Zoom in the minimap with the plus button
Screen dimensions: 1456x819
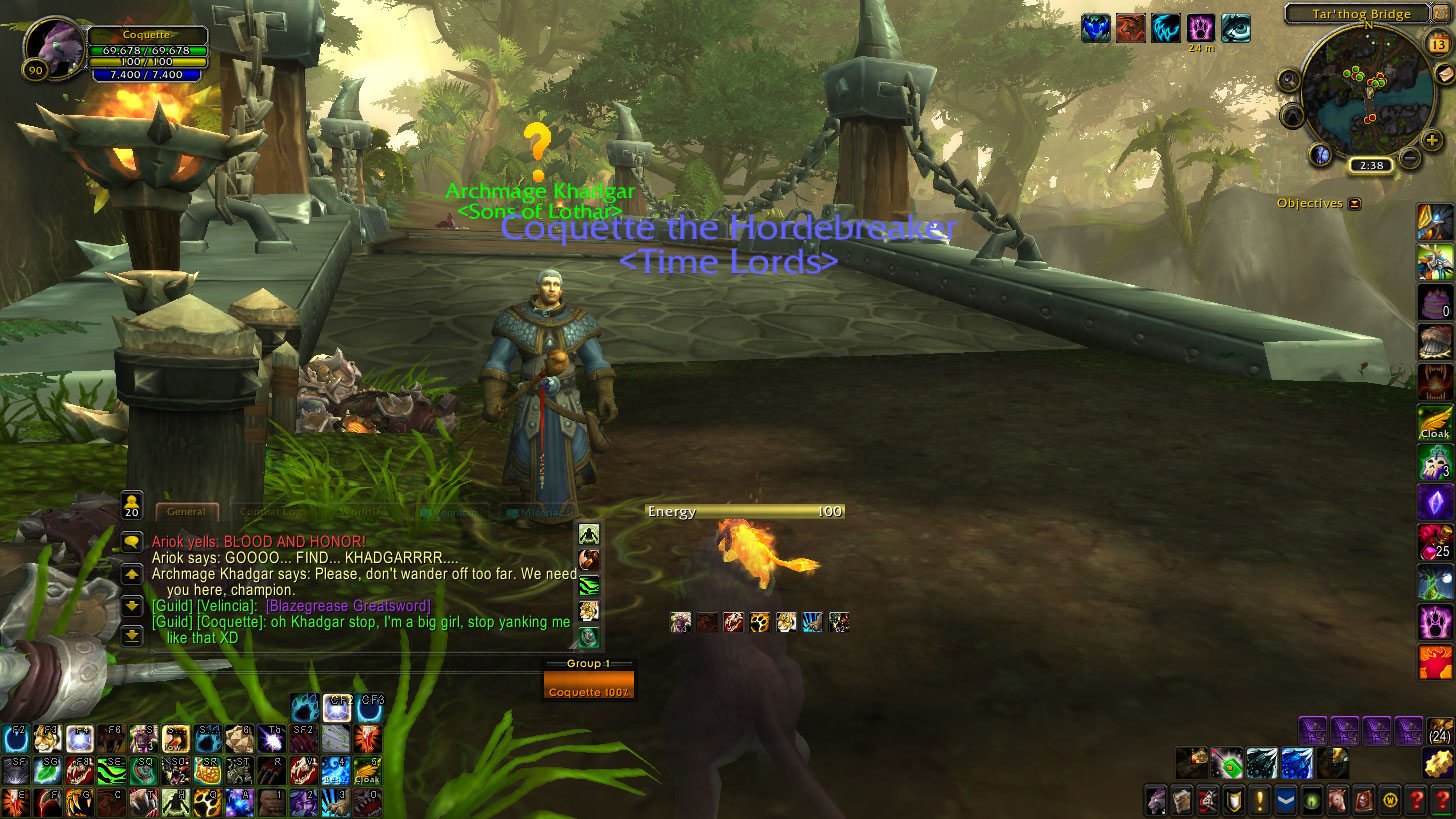click(x=1432, y=140)
